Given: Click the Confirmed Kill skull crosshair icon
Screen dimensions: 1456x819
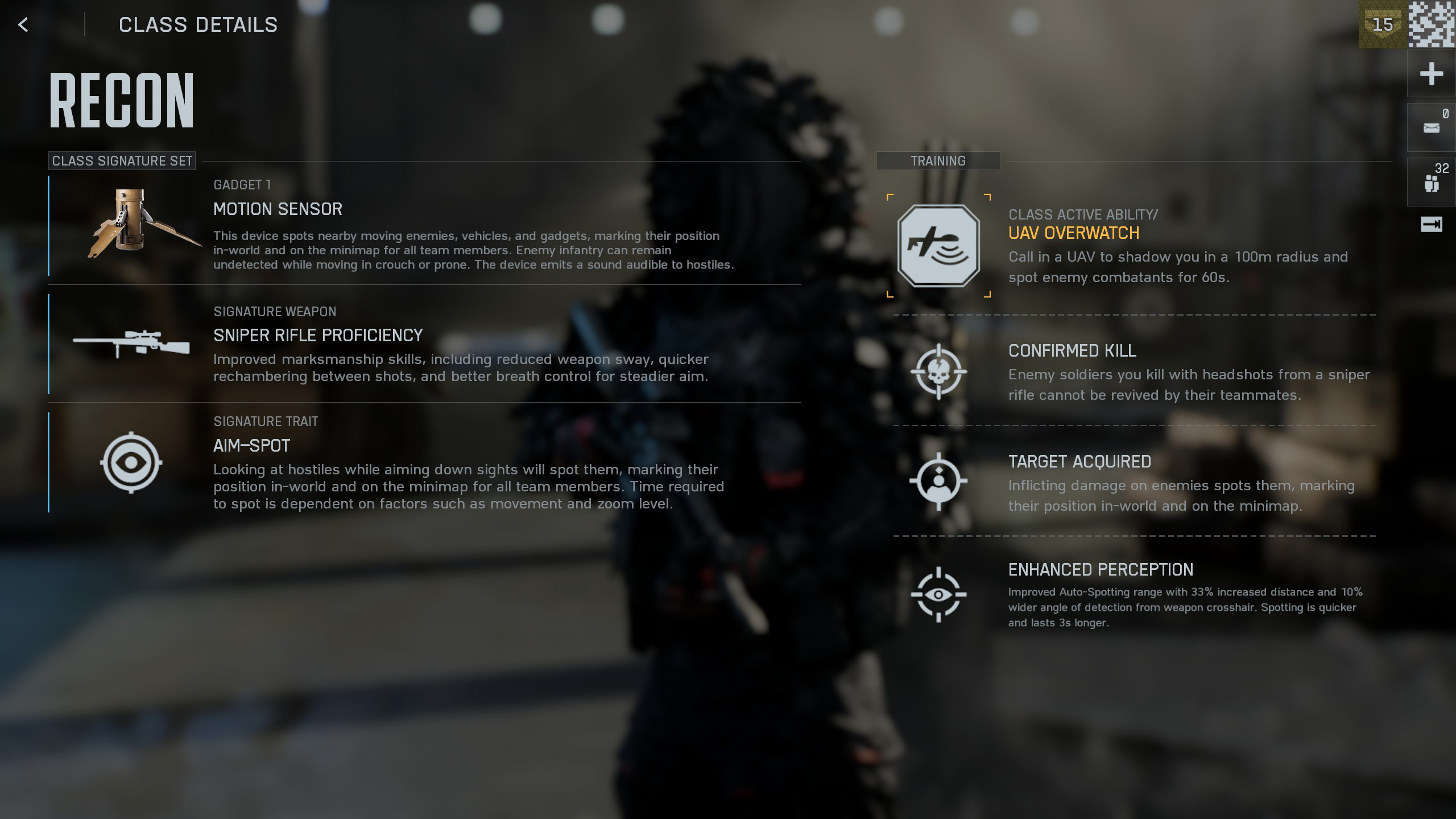Looking at the screenshot, I should pyautogui.click(x=938, y=372).
